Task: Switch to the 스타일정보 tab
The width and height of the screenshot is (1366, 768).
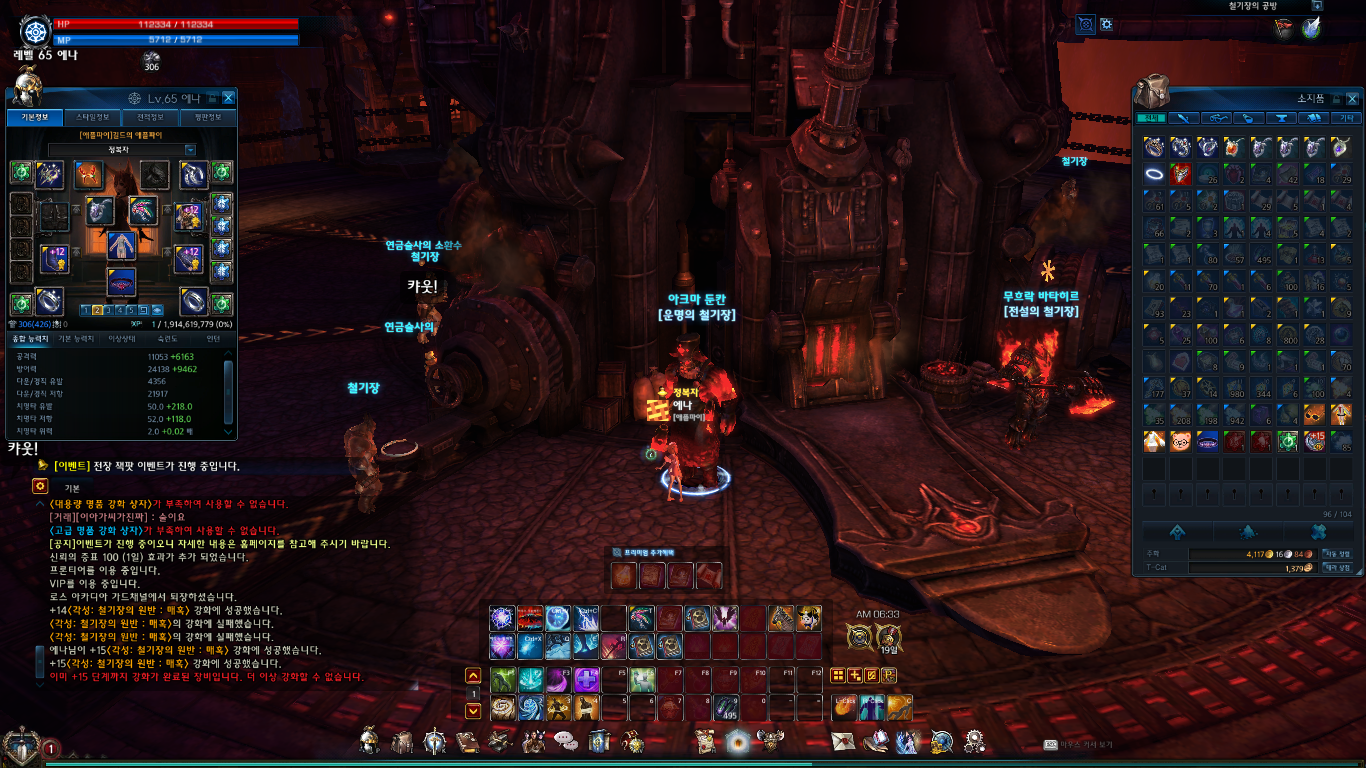Action: point(93,118)
